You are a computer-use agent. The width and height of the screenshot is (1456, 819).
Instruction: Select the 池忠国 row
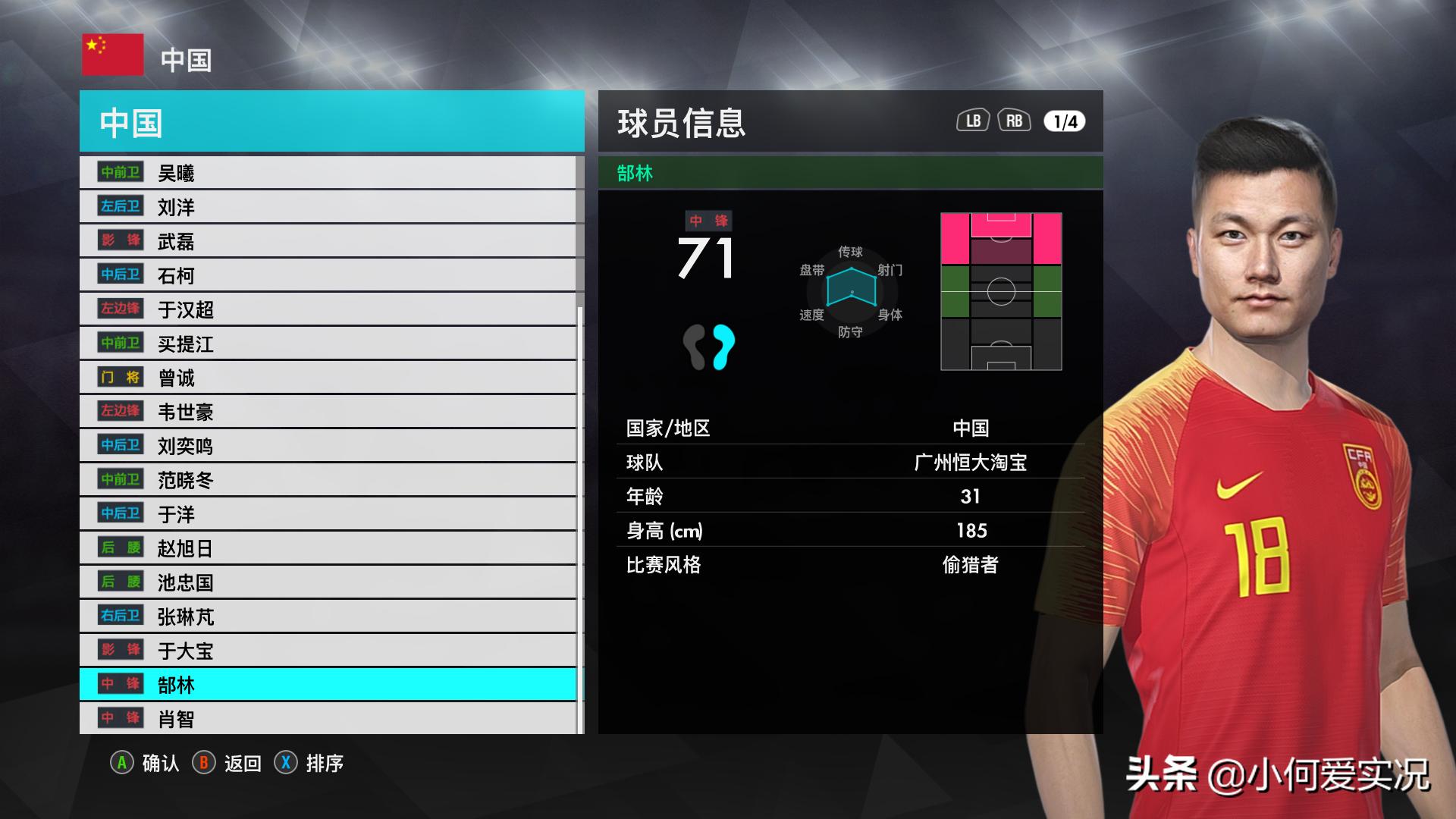[328, 582]
